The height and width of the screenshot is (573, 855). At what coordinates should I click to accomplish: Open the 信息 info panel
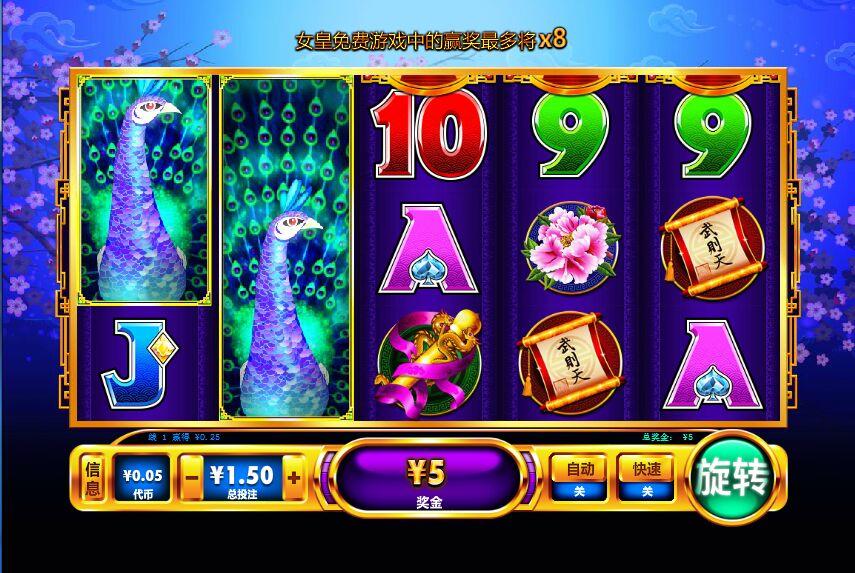coord(92,478)
